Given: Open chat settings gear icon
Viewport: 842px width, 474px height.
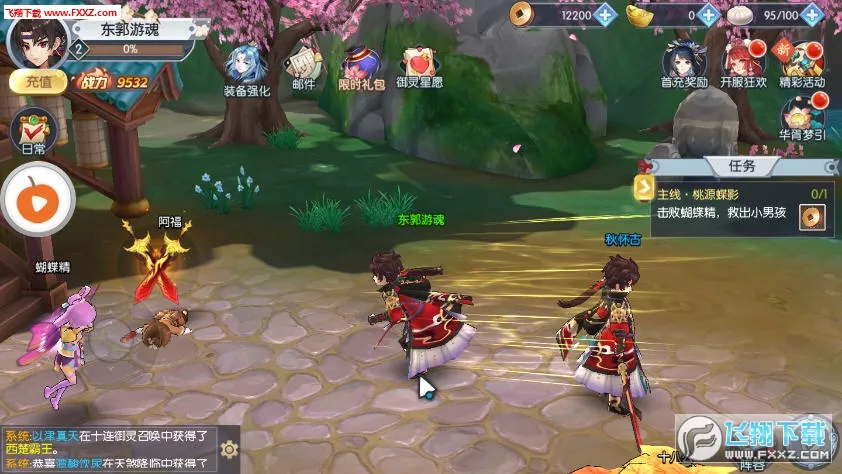Looking at the screenshot, I should [x=229, y=449].
